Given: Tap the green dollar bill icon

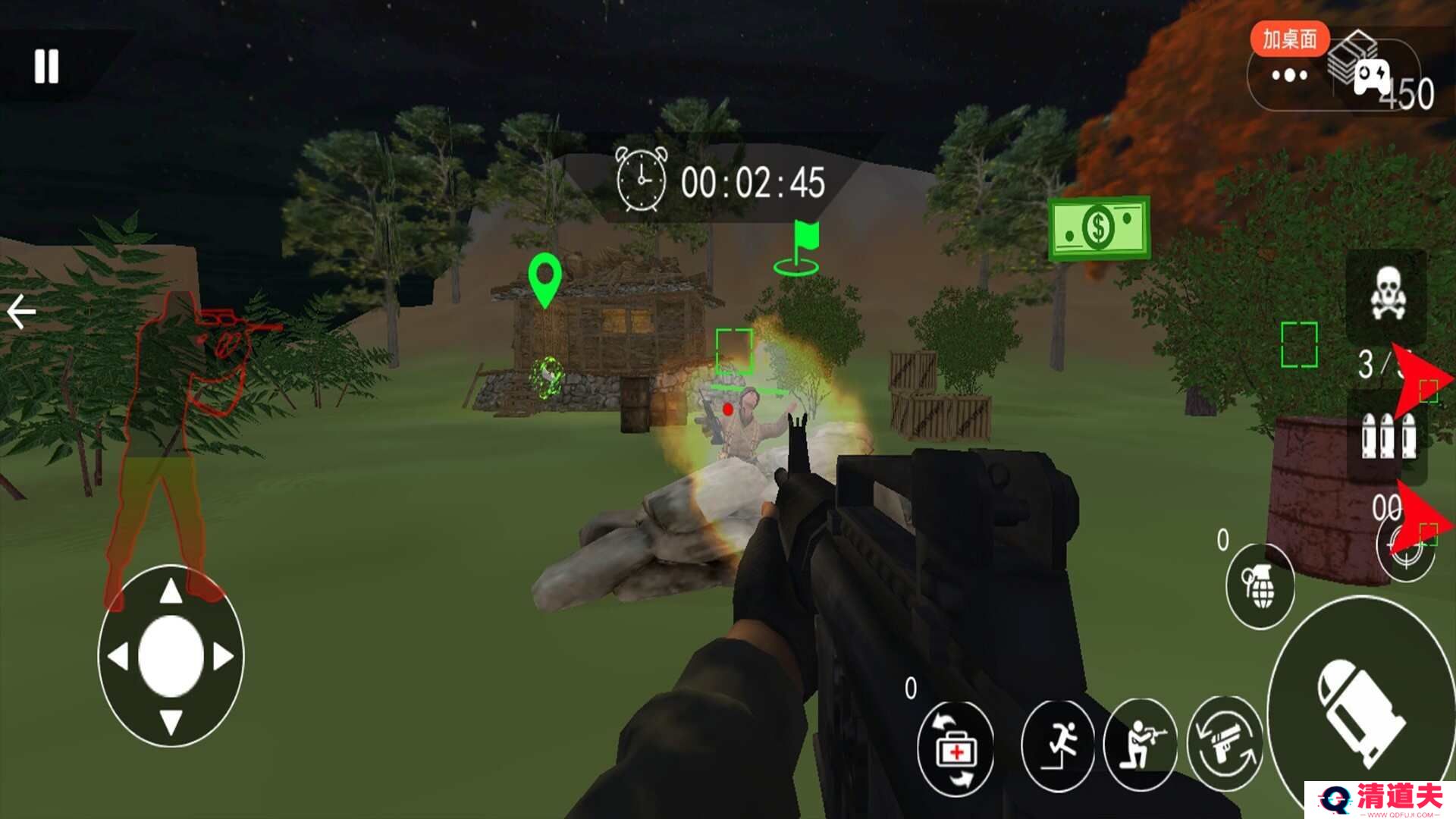Looking at the screenshot, I should click(1099, 227).
